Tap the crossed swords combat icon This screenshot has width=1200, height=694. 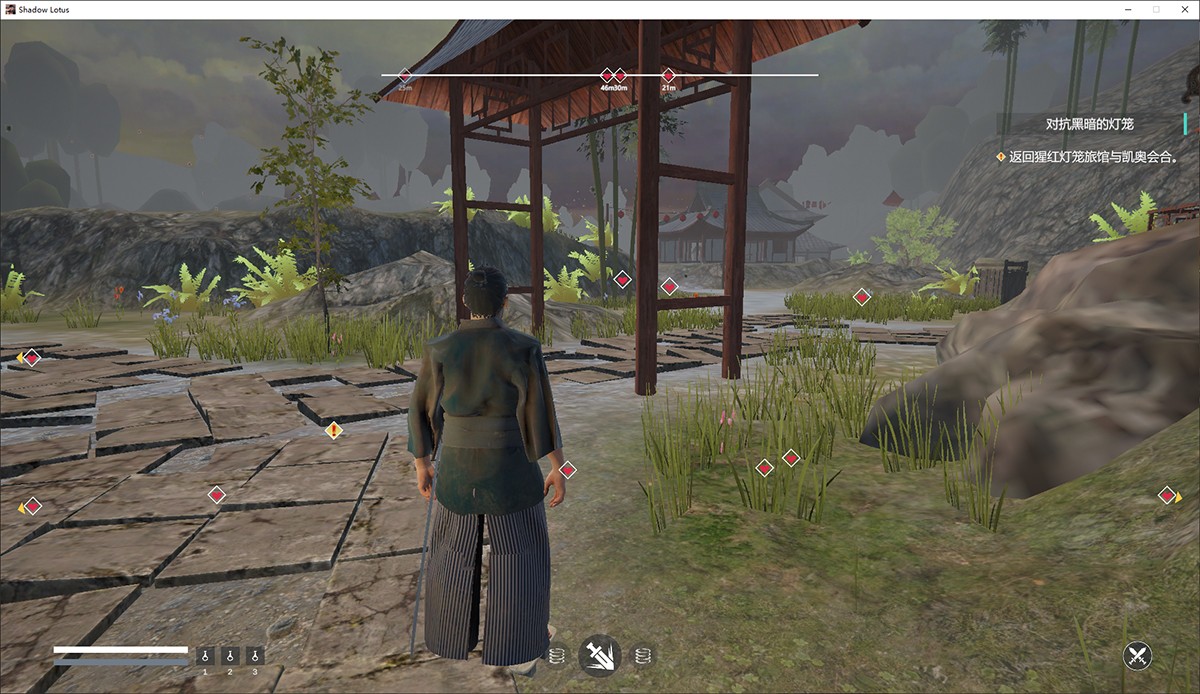[x=1137, y=656]
